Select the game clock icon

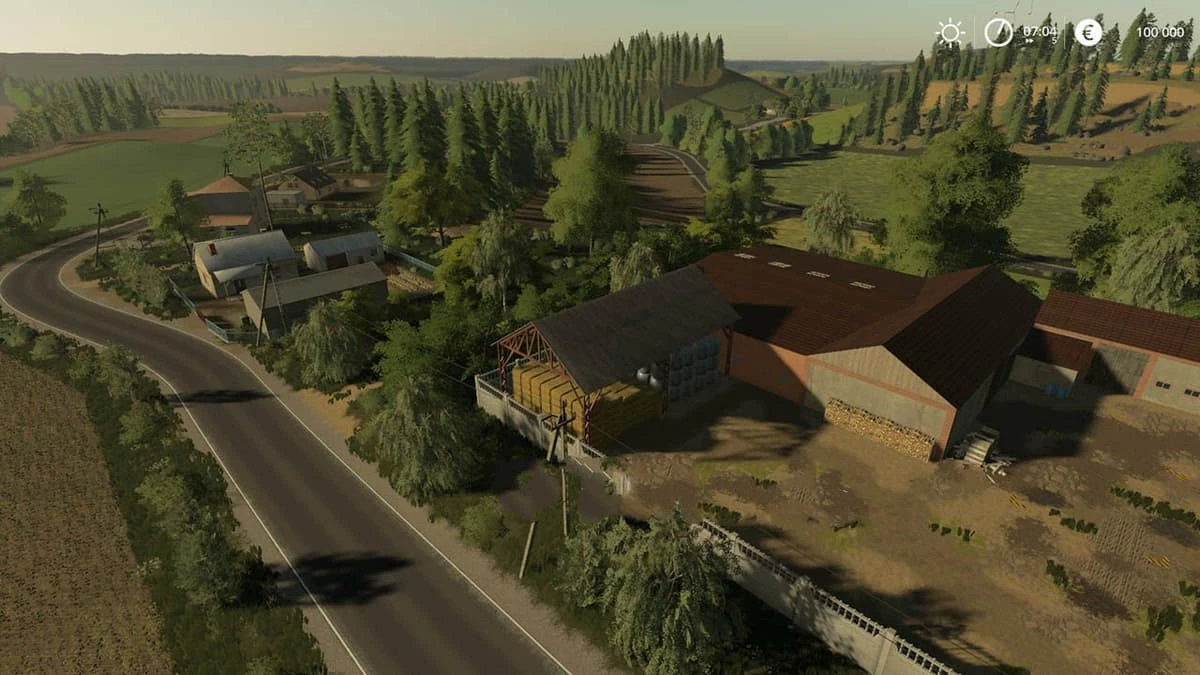998,32
